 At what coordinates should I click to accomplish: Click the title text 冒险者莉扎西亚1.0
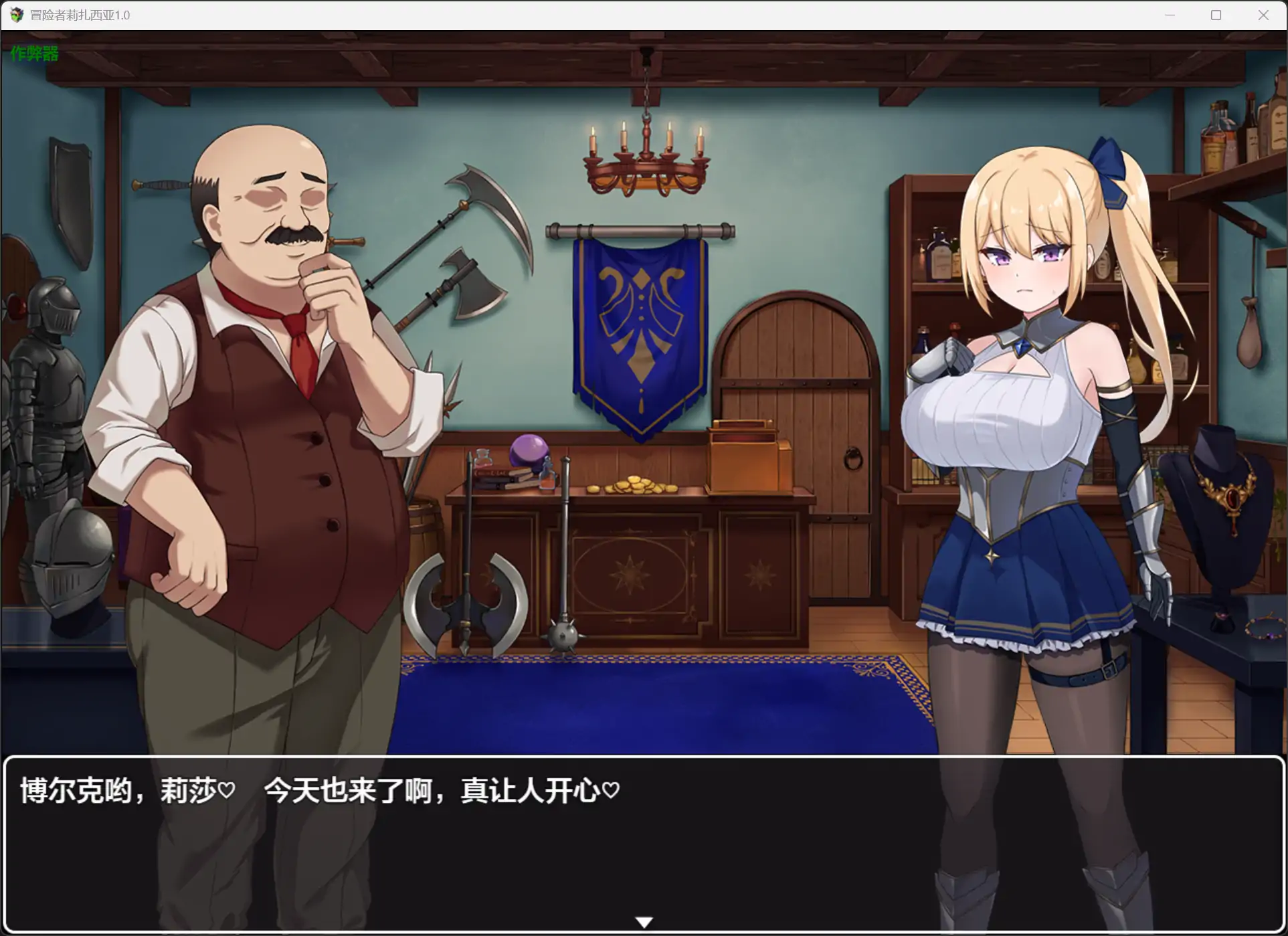[79, 15]
